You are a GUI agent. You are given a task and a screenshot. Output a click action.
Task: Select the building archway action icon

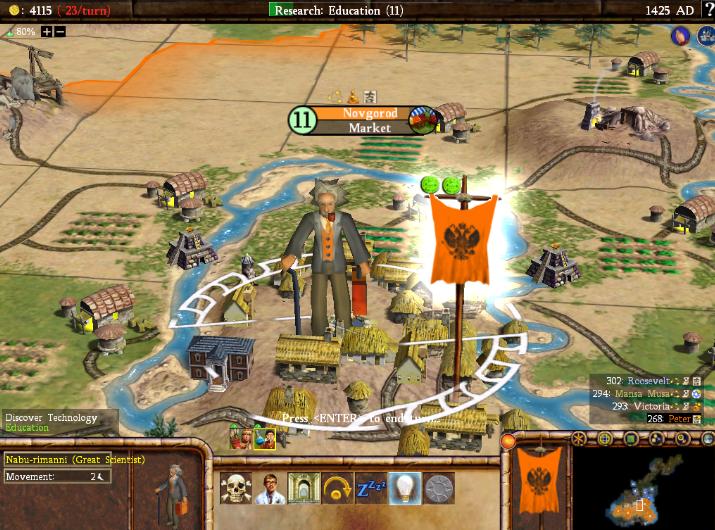[303, 488]
